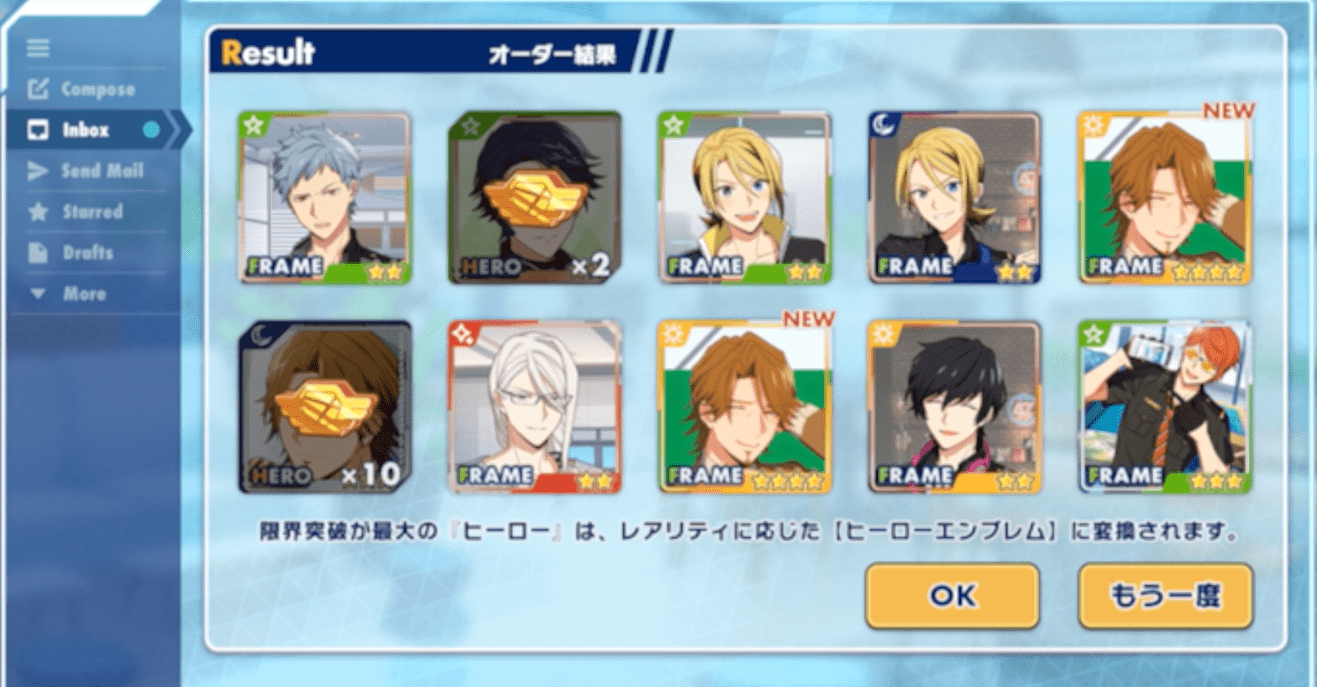Click the hamburger menu icon
This screenshot has height=687, width=1317.
pyautogui.click(x=38, y=48)
